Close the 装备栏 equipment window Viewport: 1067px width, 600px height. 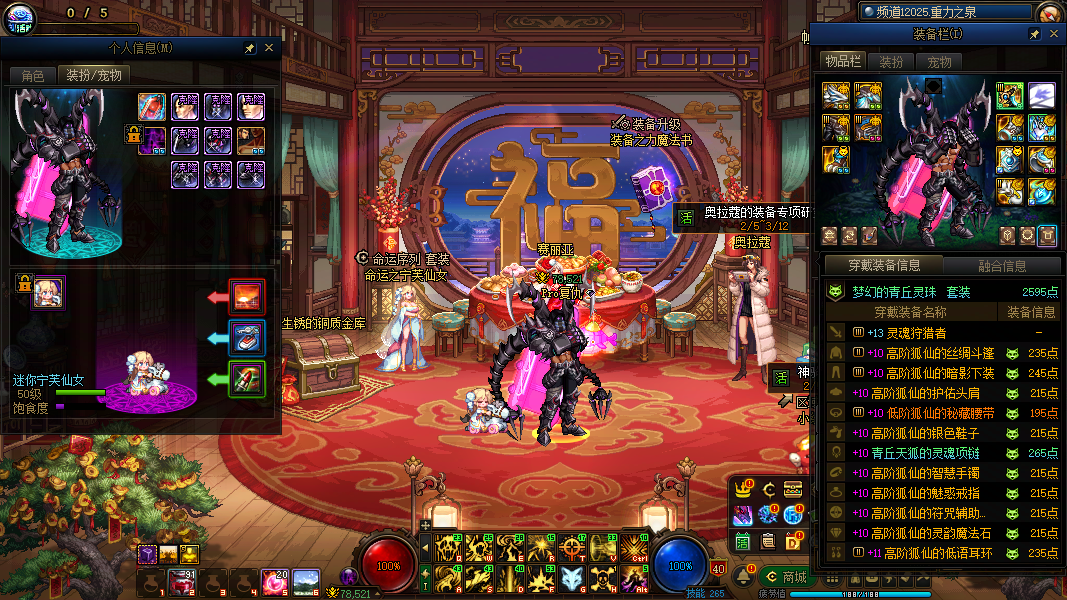point(1053,34)
